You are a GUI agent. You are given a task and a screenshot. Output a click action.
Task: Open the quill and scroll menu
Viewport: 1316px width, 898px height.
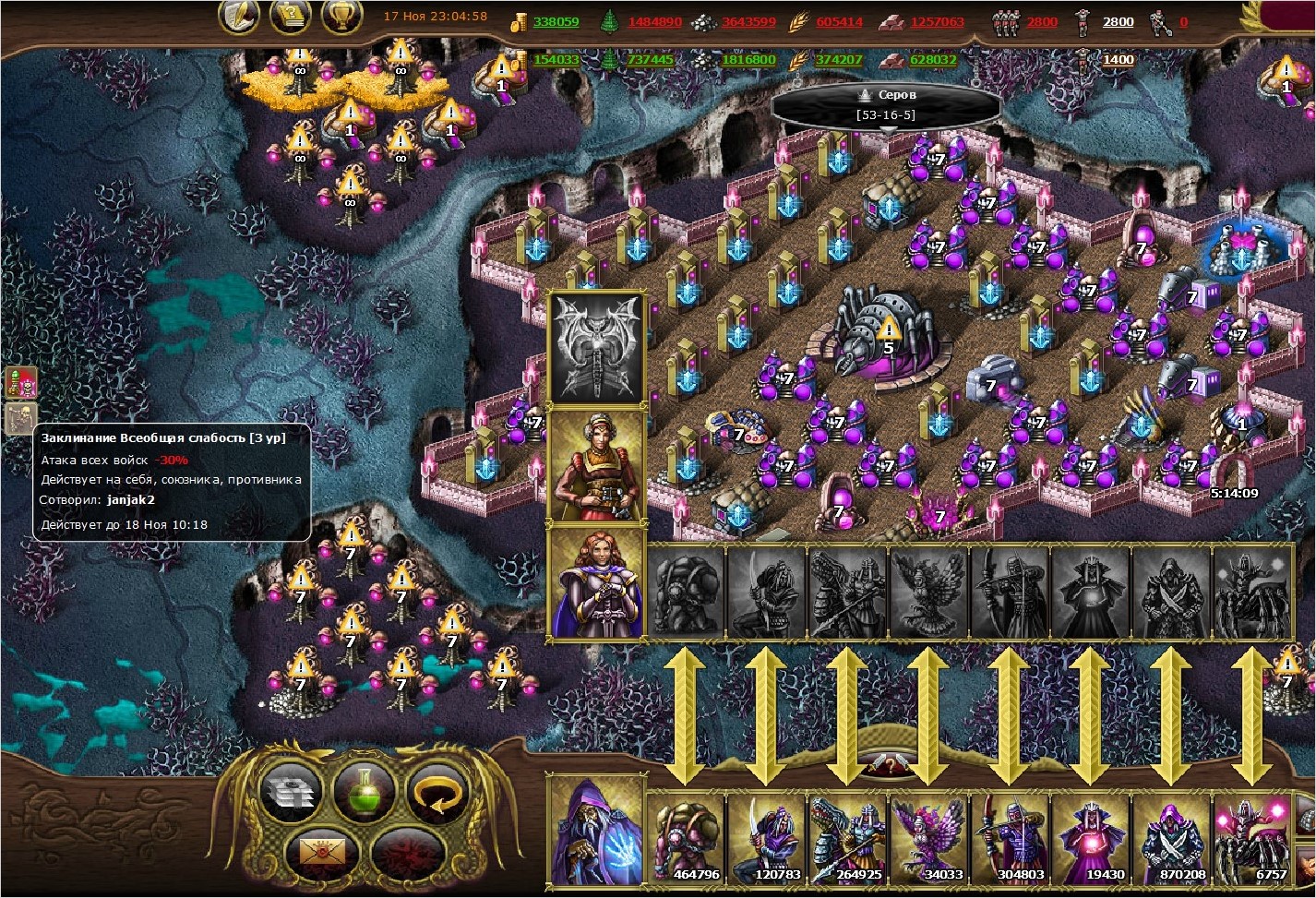(x=239, y=16)
